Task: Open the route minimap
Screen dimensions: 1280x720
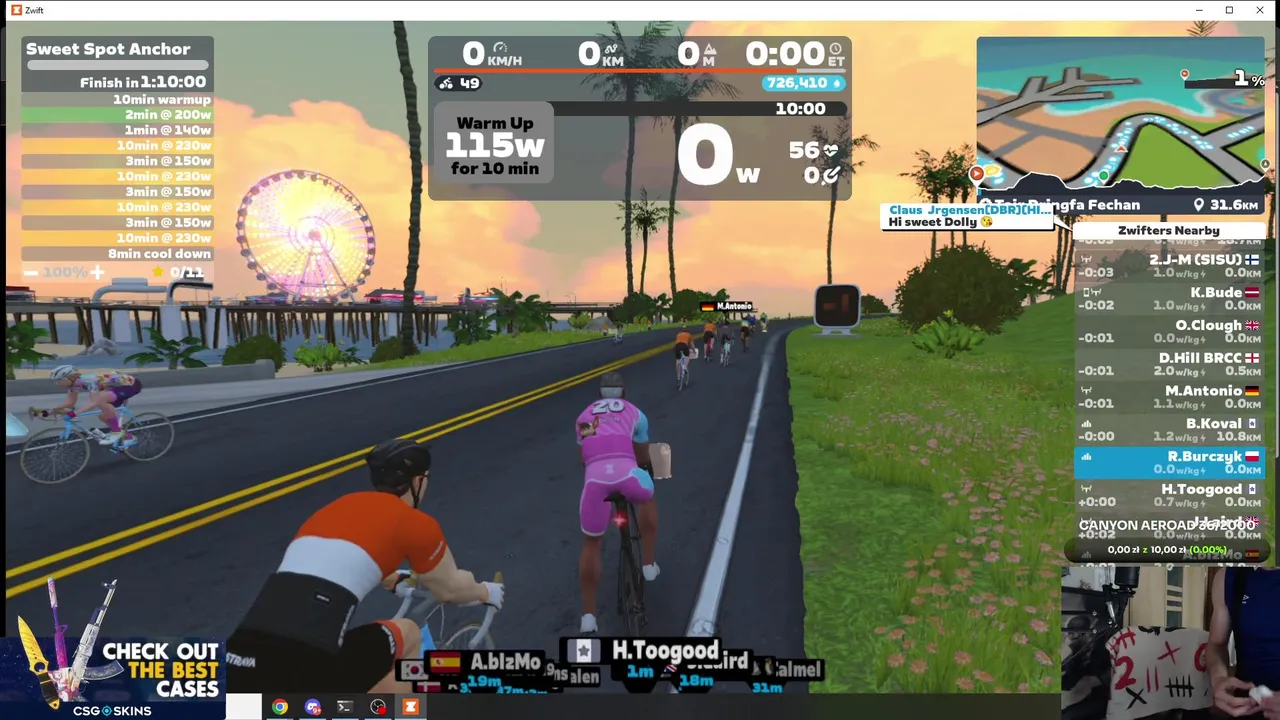Action: coord(1120,115)
